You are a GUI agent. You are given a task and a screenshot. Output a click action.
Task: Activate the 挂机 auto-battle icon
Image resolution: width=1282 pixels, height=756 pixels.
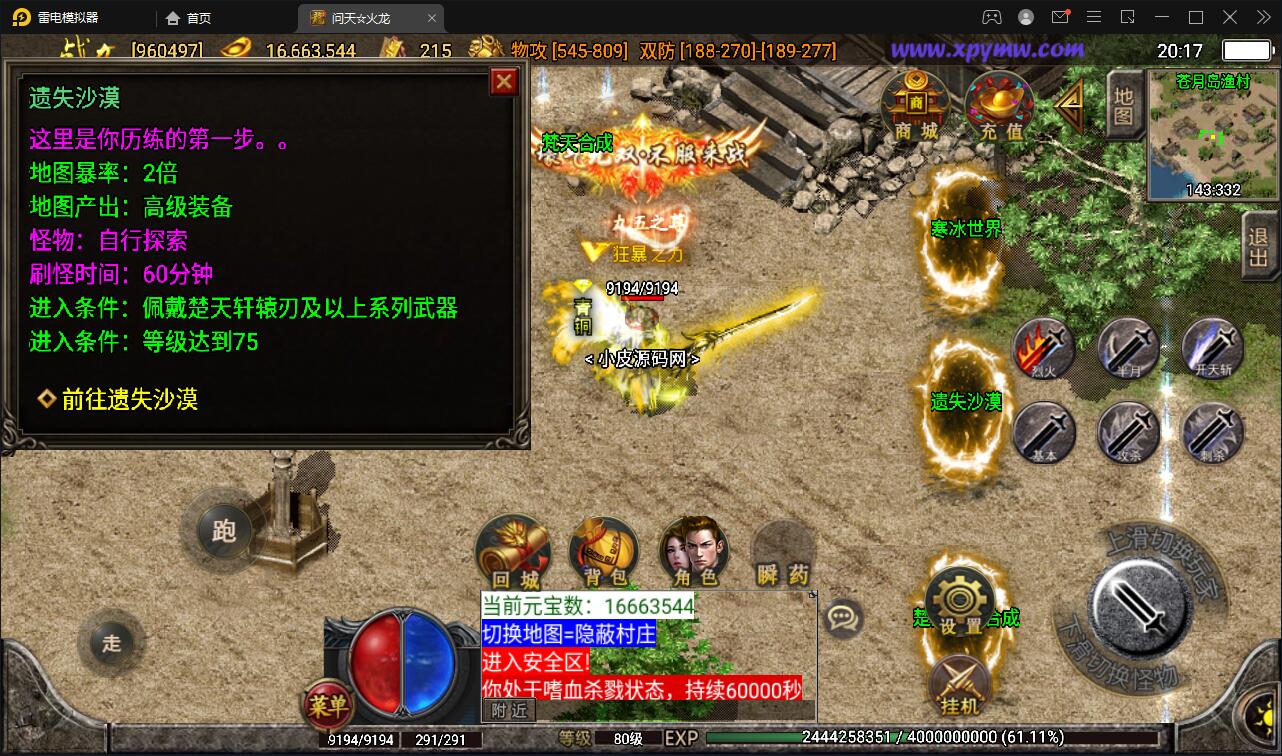(x=958, y=685)
